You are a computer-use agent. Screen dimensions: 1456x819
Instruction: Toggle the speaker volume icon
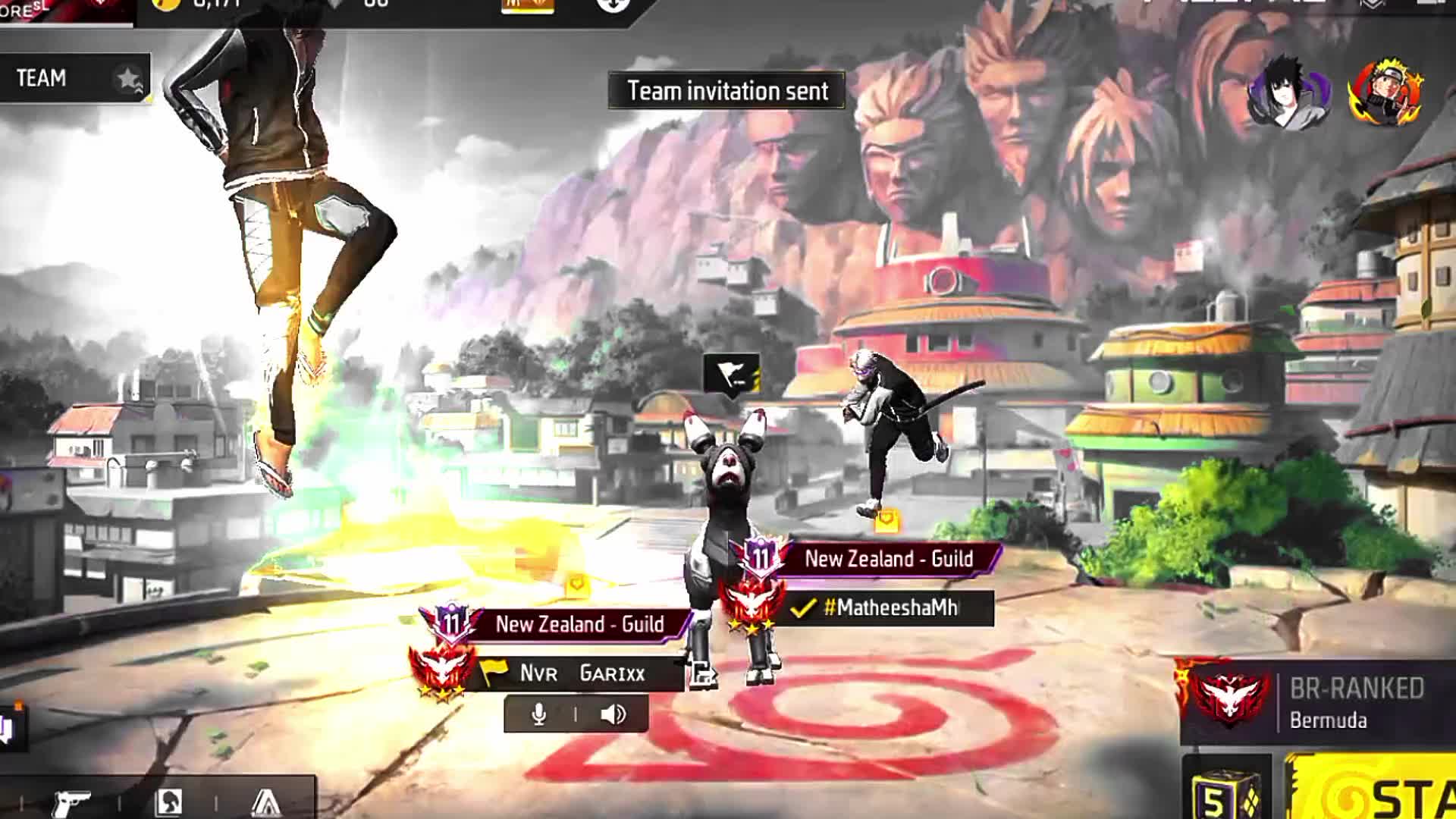coord(613,714)
